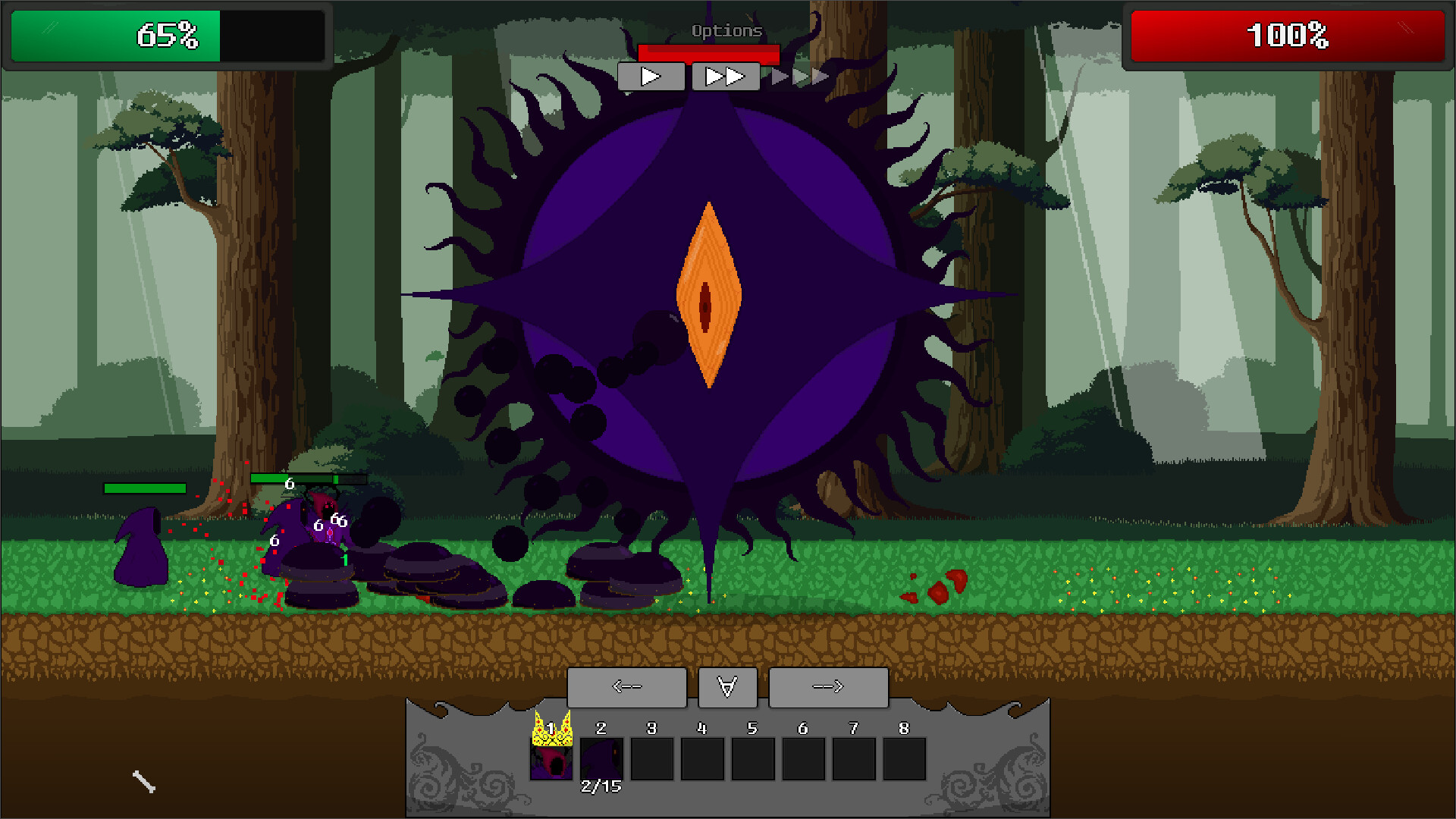Open the Options menu at the top
This screenshot has height=819, width=1456.
(x=725, y=31)
